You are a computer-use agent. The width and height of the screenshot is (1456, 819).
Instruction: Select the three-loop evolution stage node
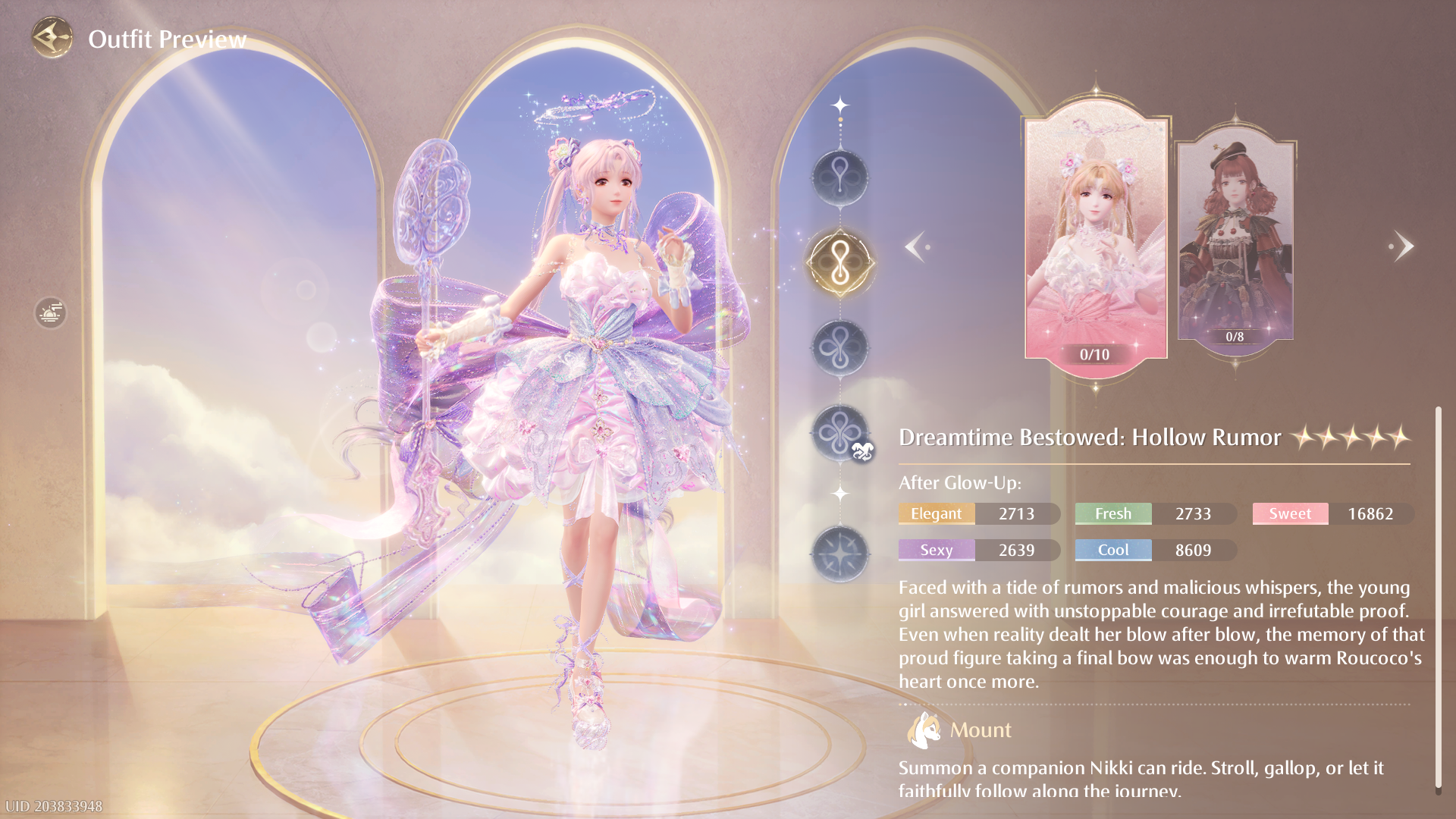click(839, 348)
